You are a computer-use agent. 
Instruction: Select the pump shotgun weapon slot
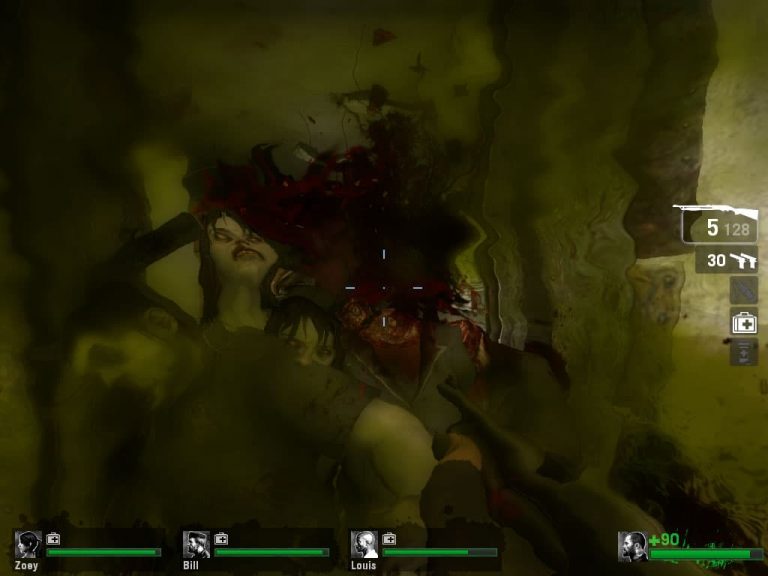[716, 225]
